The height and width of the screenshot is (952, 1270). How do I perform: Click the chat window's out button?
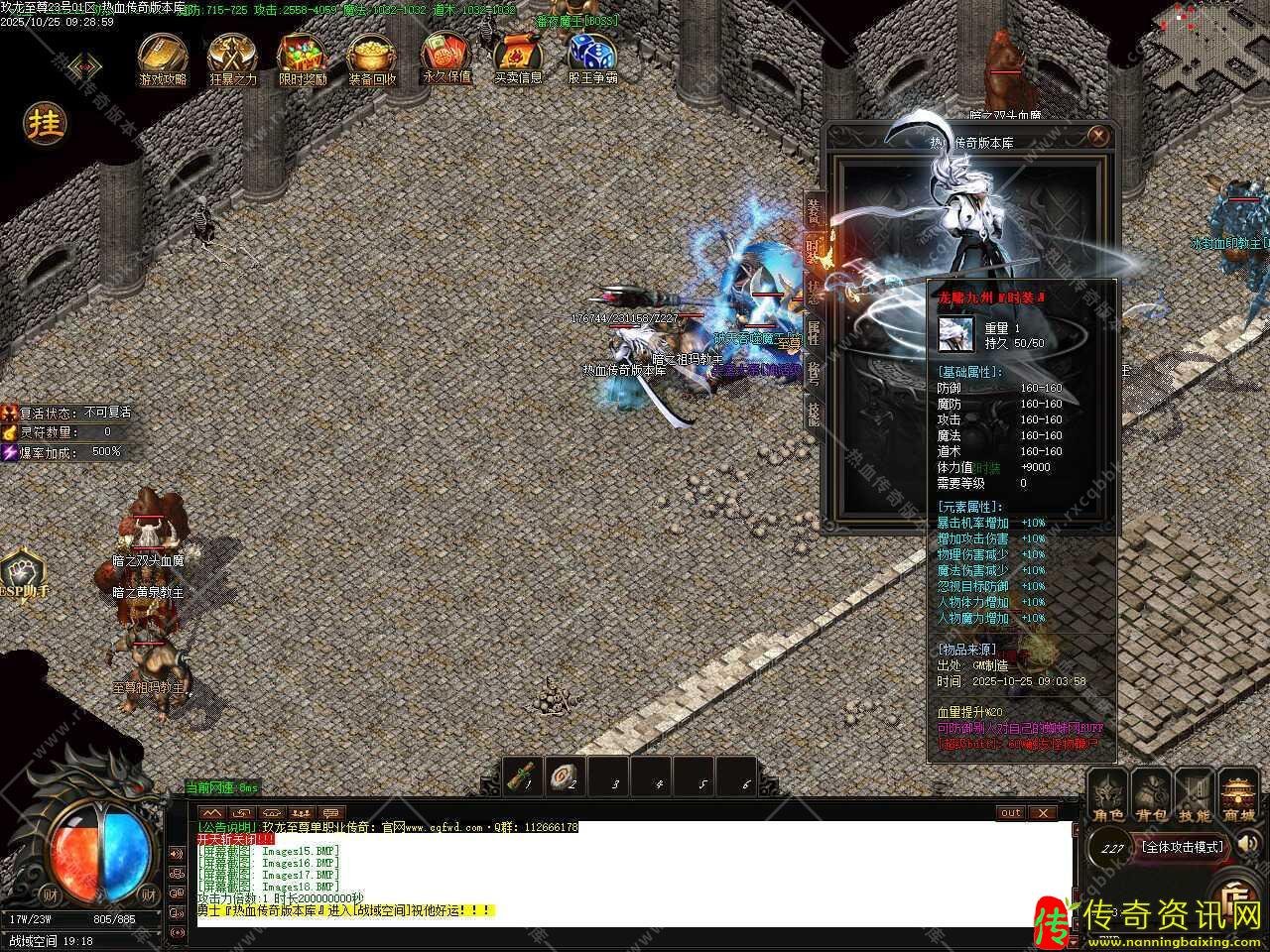tap(1010, 813)
